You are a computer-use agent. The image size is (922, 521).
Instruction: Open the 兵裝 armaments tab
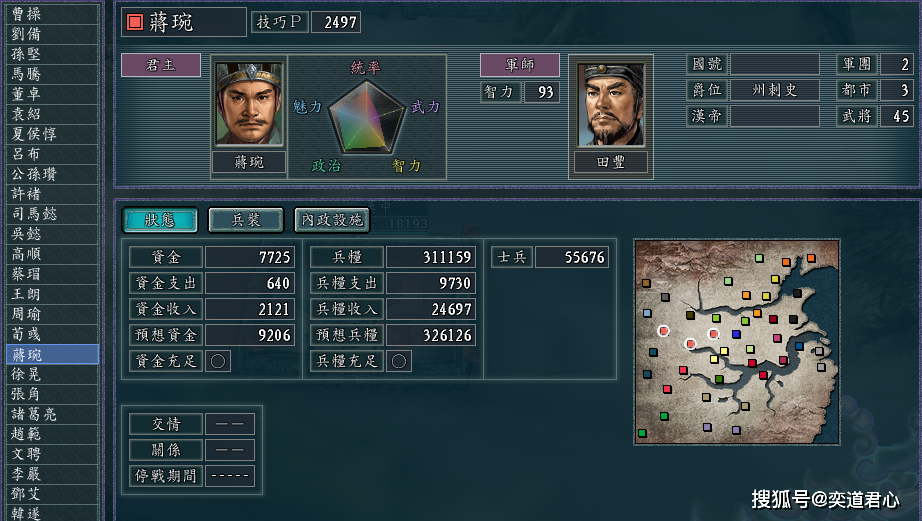click(x=245, y=220)
